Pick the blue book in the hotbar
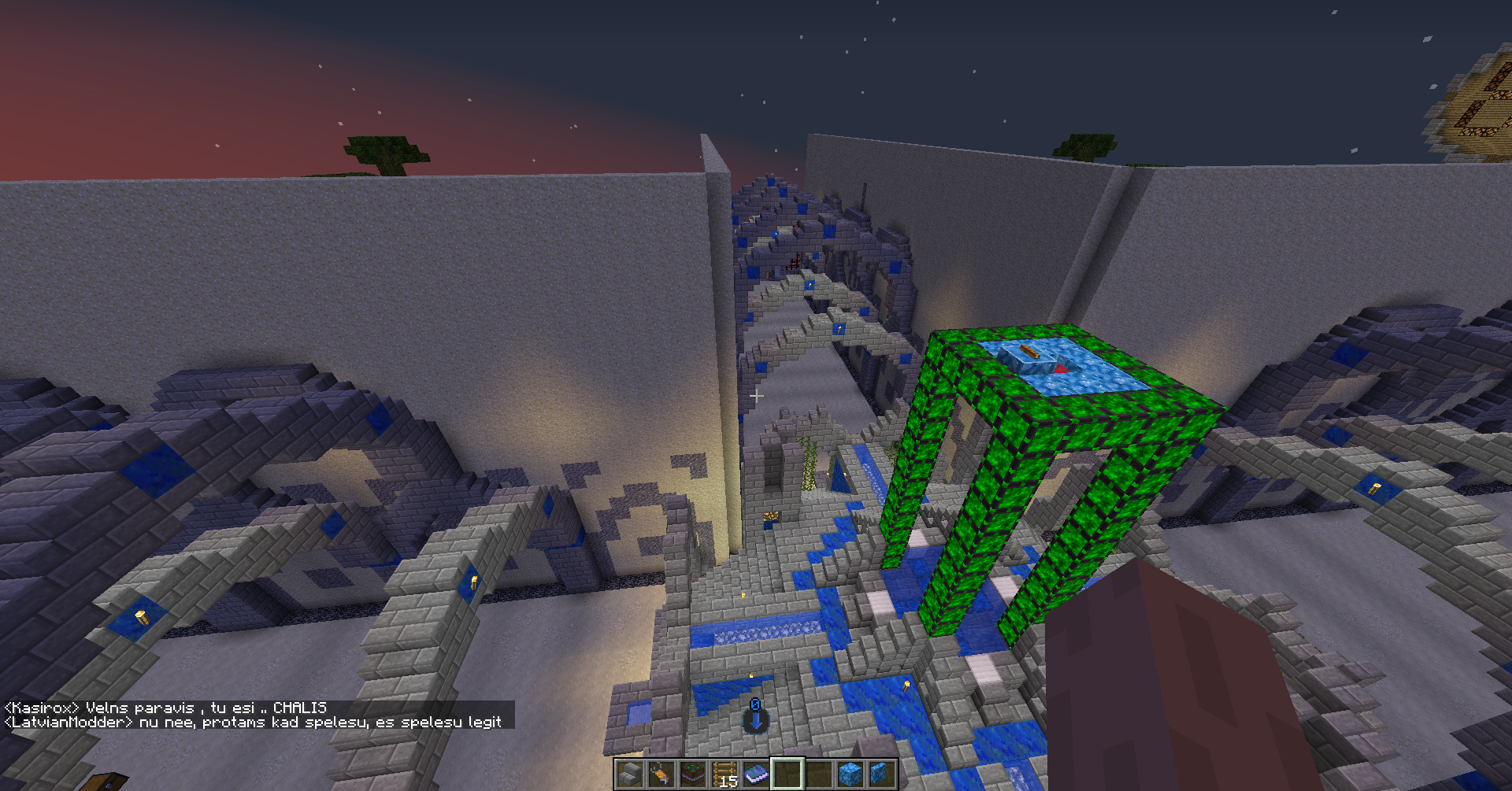Image resolution: width=1512 pixels, height=791 pixels. pos(755,774)
